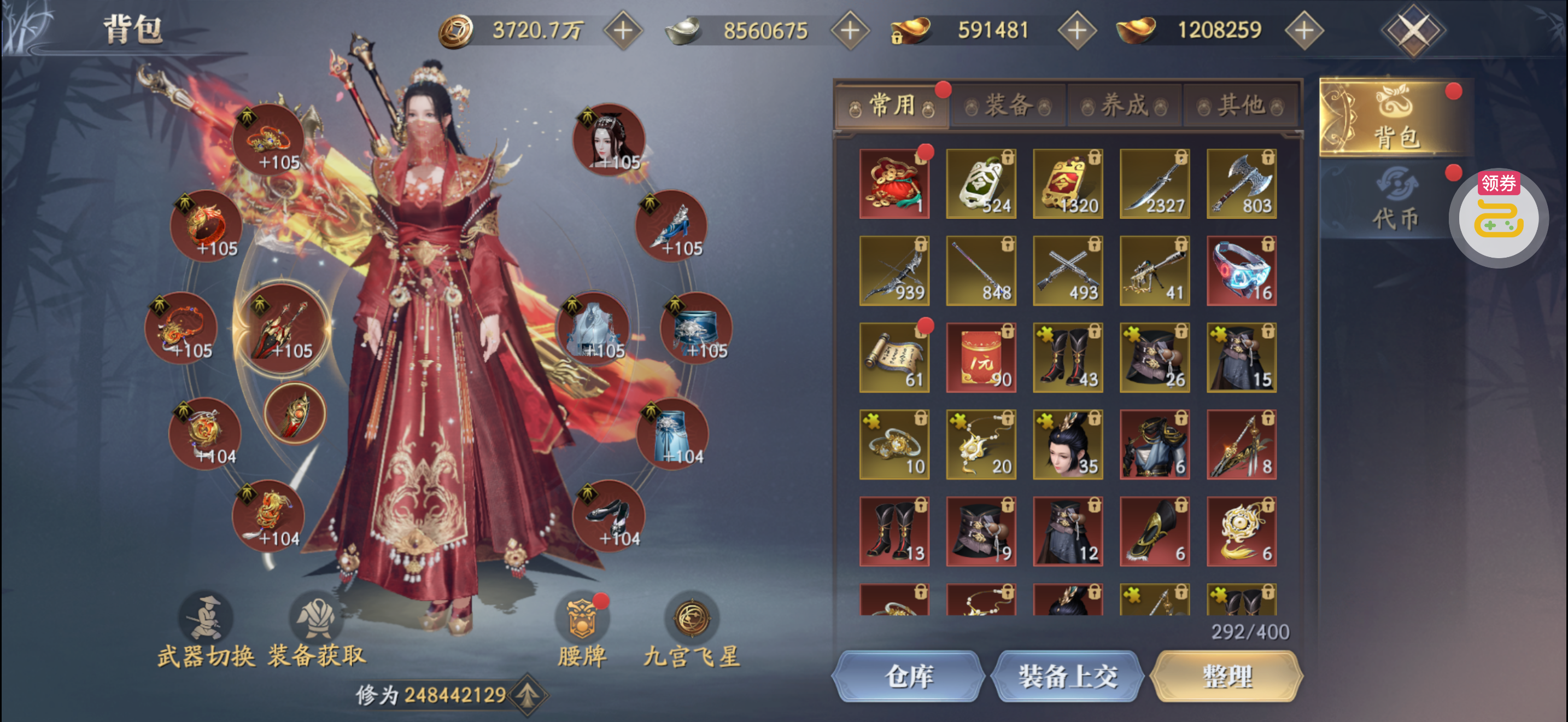The width and height of the screenshot is (1568, 722).
Task: Inspect the equipped headpiece portrait slot
Action: tap(609, 140)
